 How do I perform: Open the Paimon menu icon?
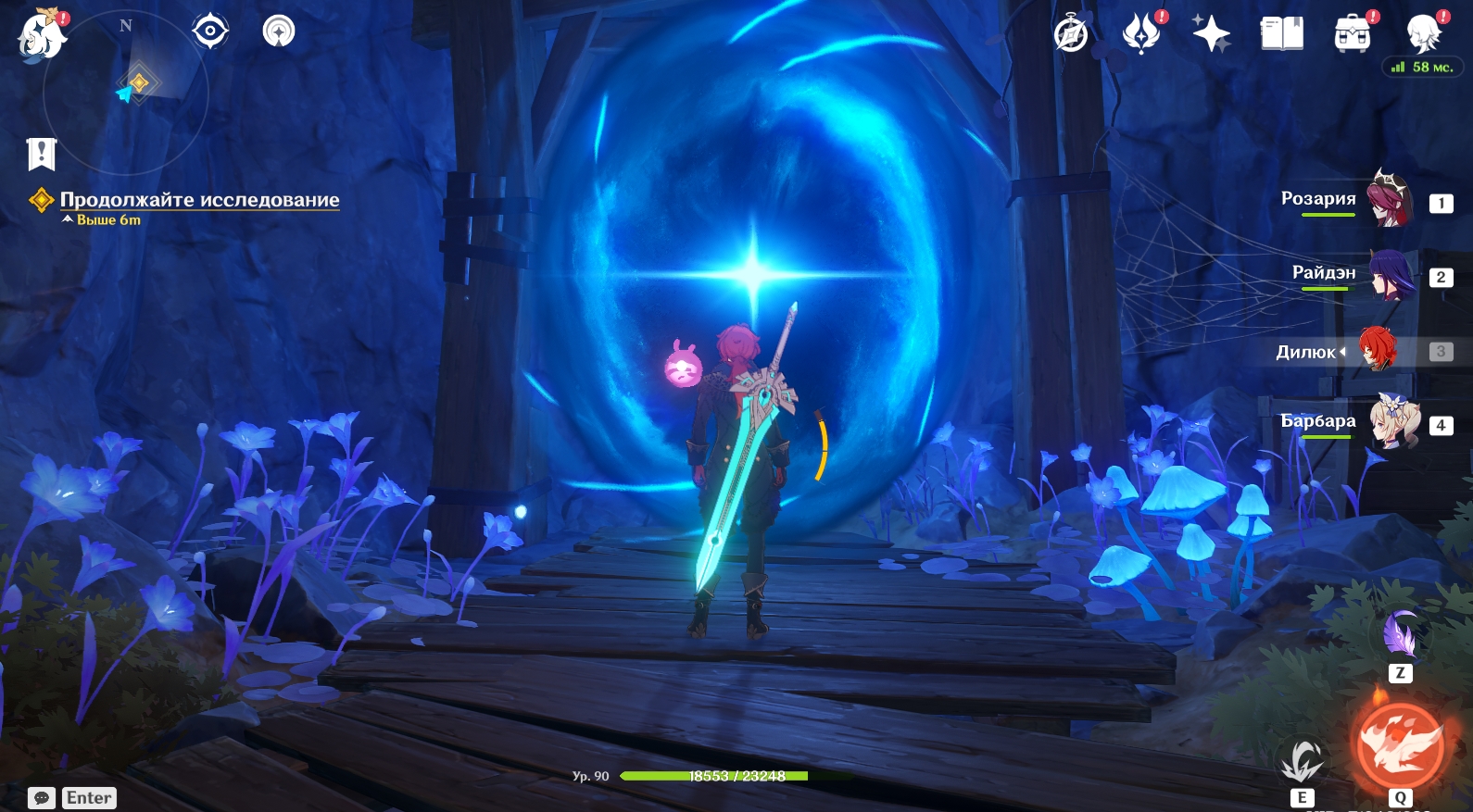click(x=42, y=35)
